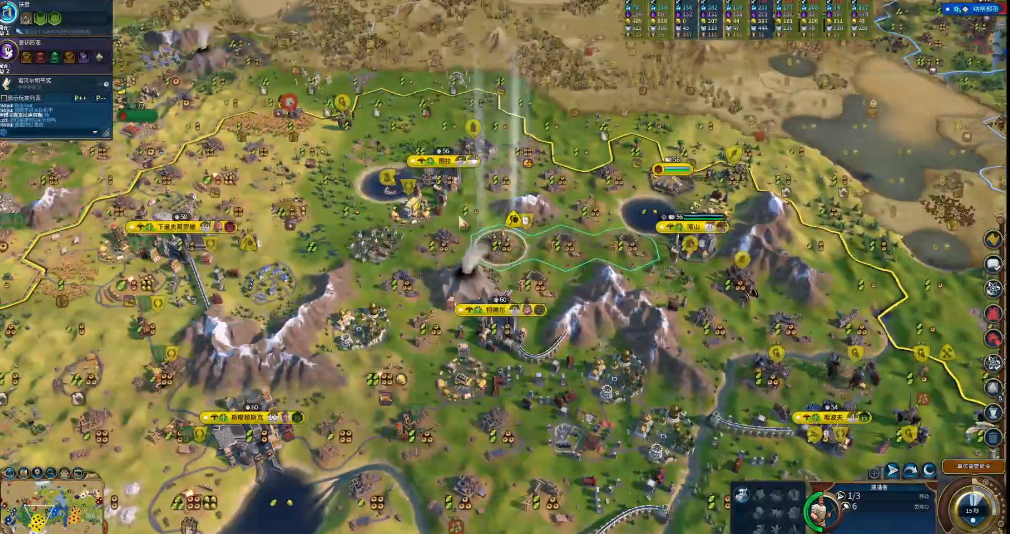The image size is (1010, 534).
Task: Click the minimap in the bottom-left corner
Action: [52, 505]
